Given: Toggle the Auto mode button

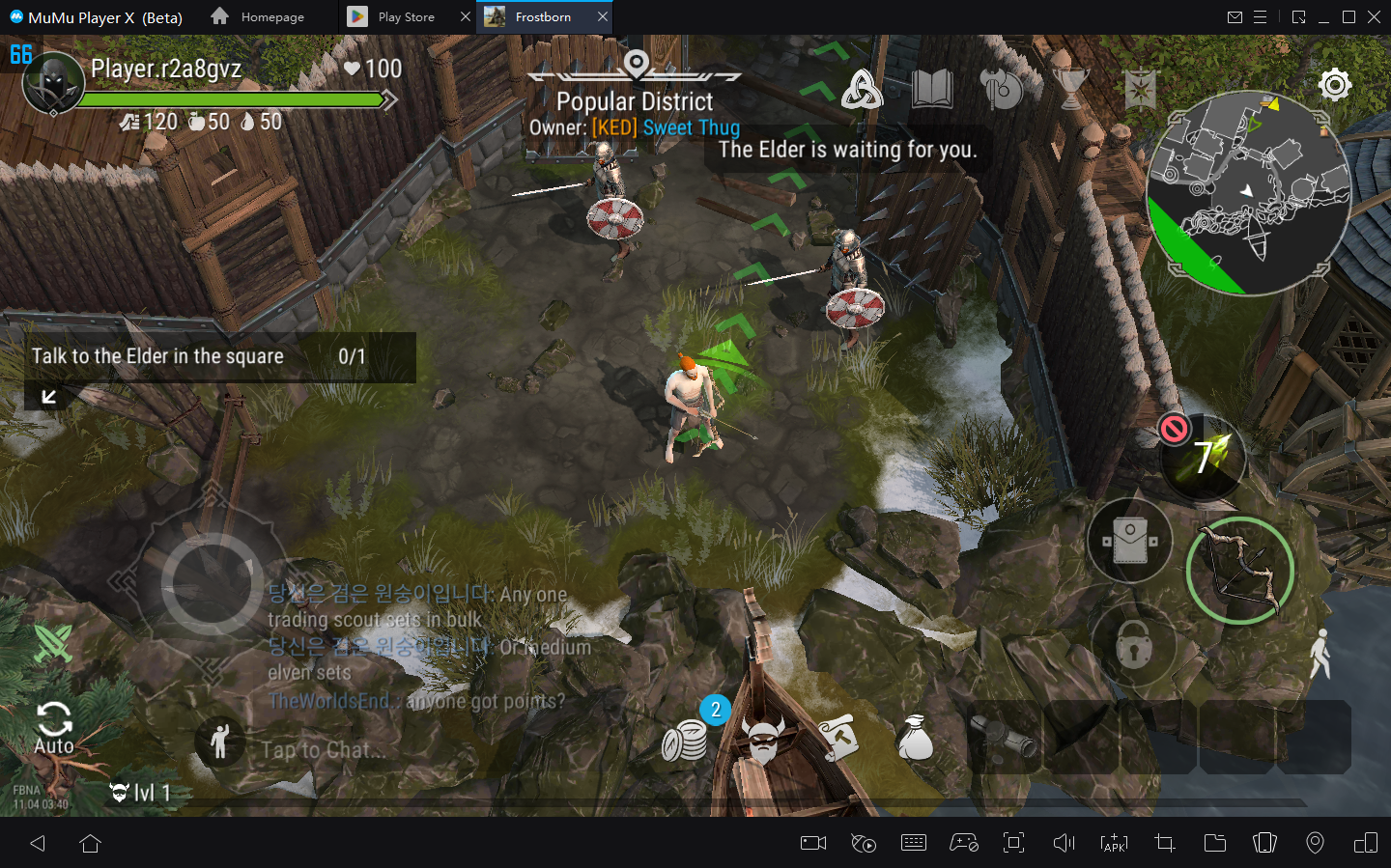Looking at the screenshot, I should click(x=54, y=727).
